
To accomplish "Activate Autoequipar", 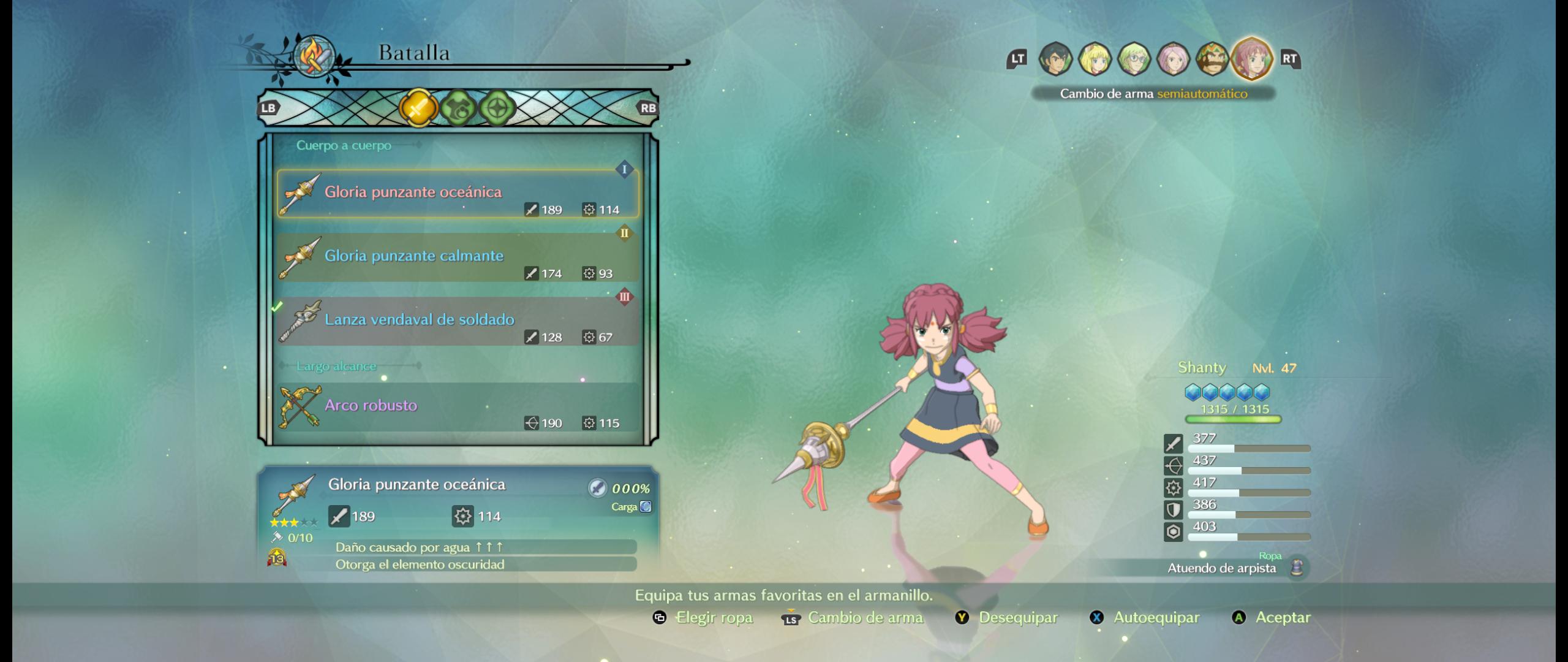I will 1144,618.
